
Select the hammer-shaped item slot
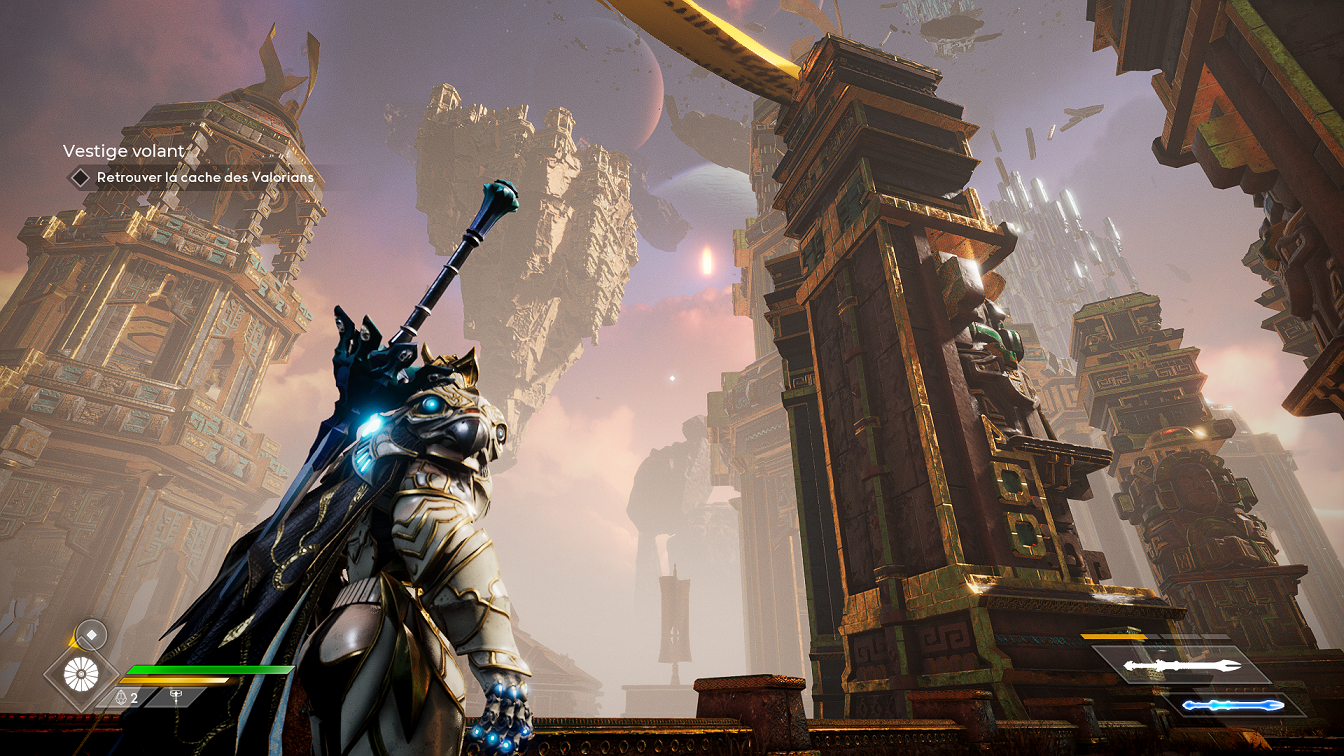[x=177, y=697]
